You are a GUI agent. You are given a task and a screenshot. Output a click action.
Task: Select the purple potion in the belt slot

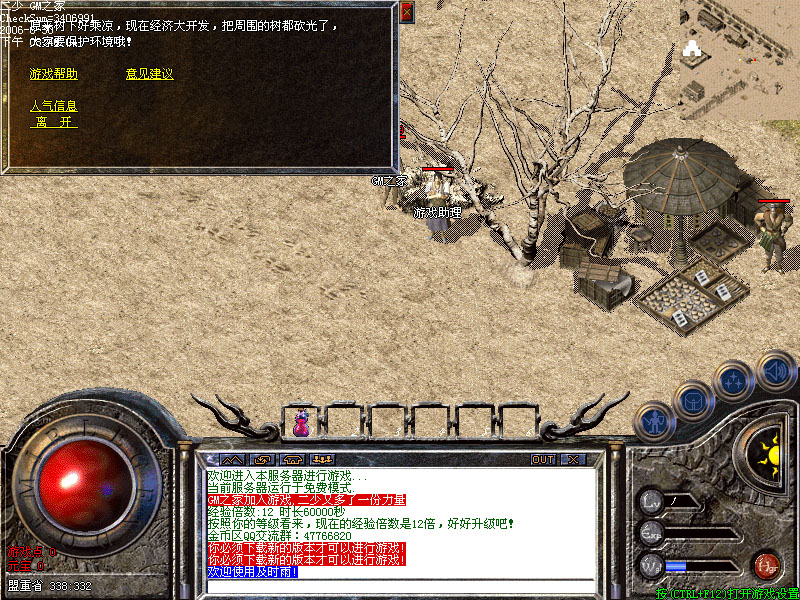[x=301, y=423]
